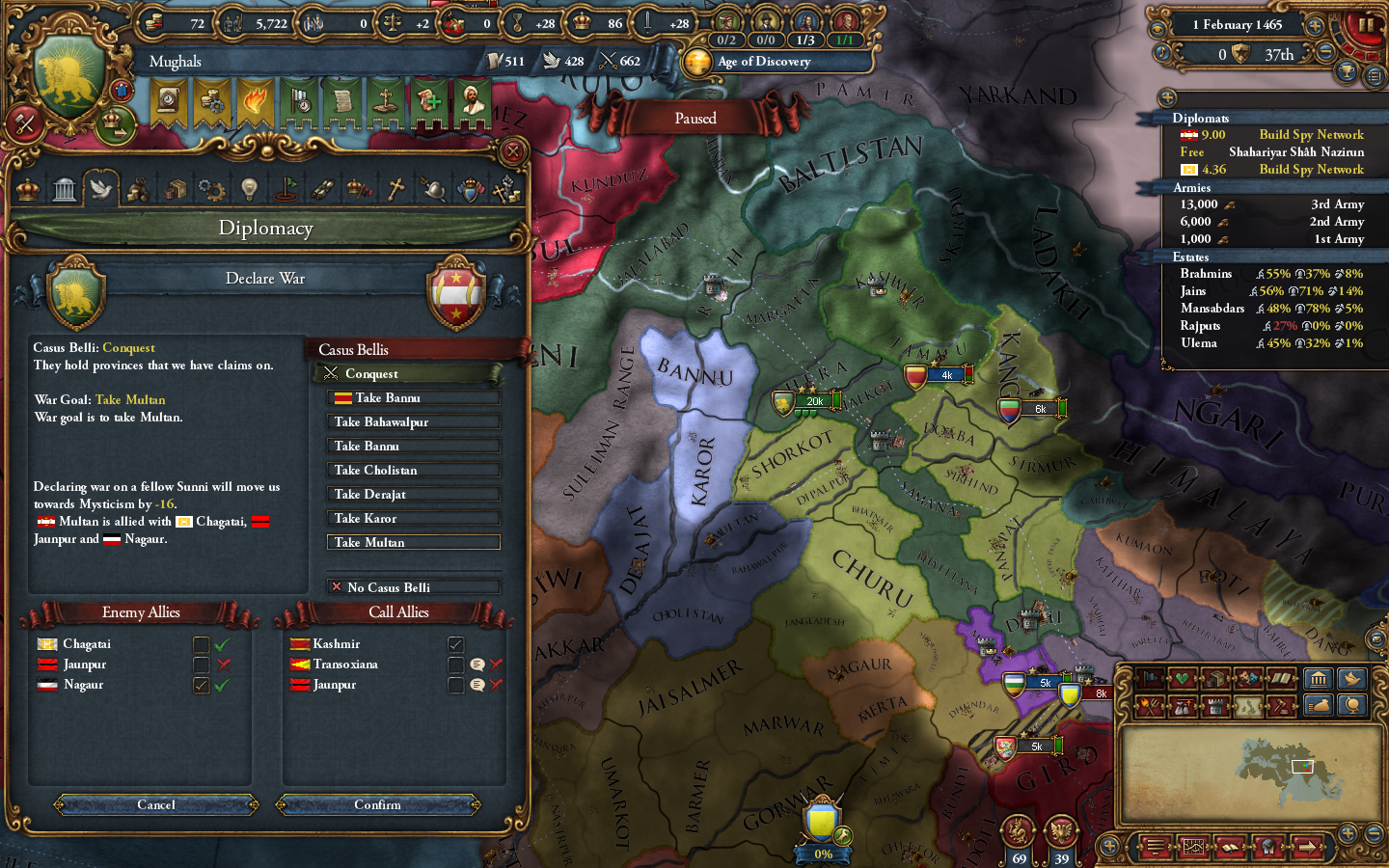Screen dimensions: 1389x868
Task: Click the 0% siege progress bar
Action: point(824,853)
